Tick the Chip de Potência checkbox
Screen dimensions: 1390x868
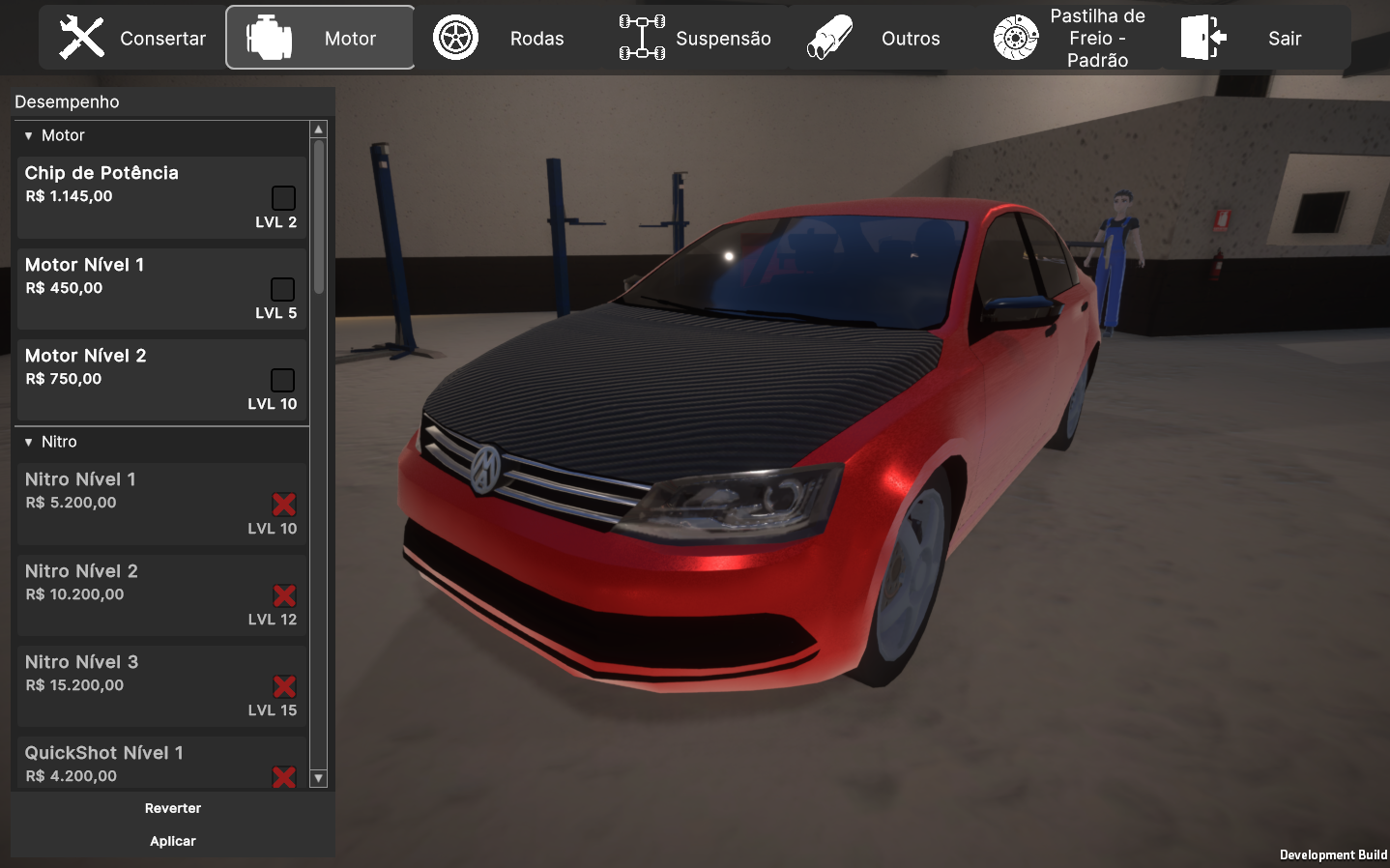pos(283,198)
